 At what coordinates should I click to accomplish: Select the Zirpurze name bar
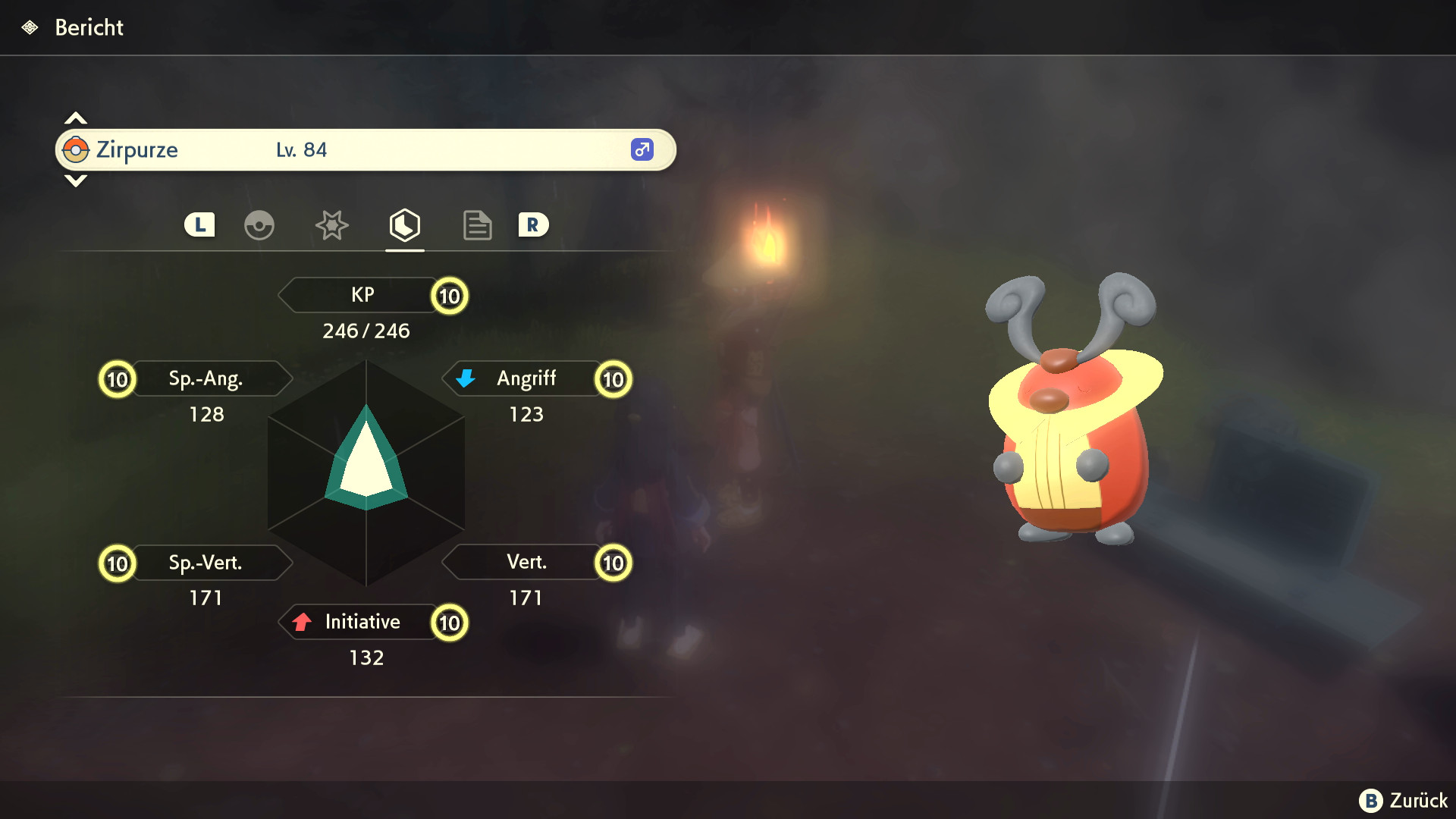pyautogui.click(x=365, y=150)
